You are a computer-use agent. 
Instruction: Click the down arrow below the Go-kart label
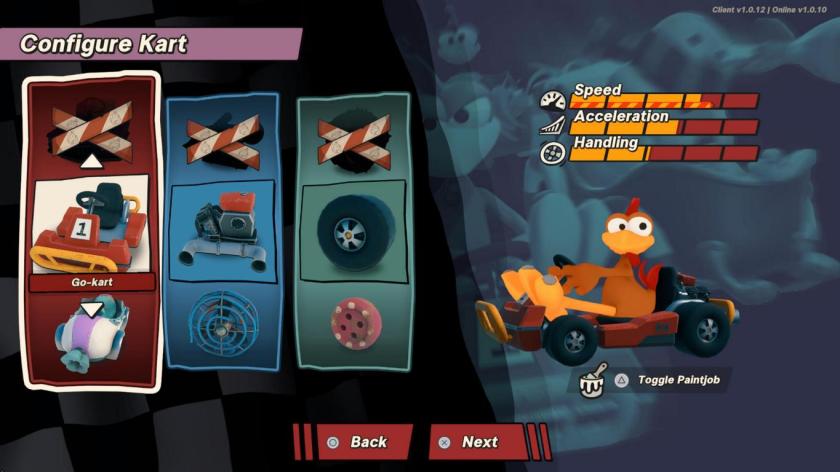coord(91,309)
